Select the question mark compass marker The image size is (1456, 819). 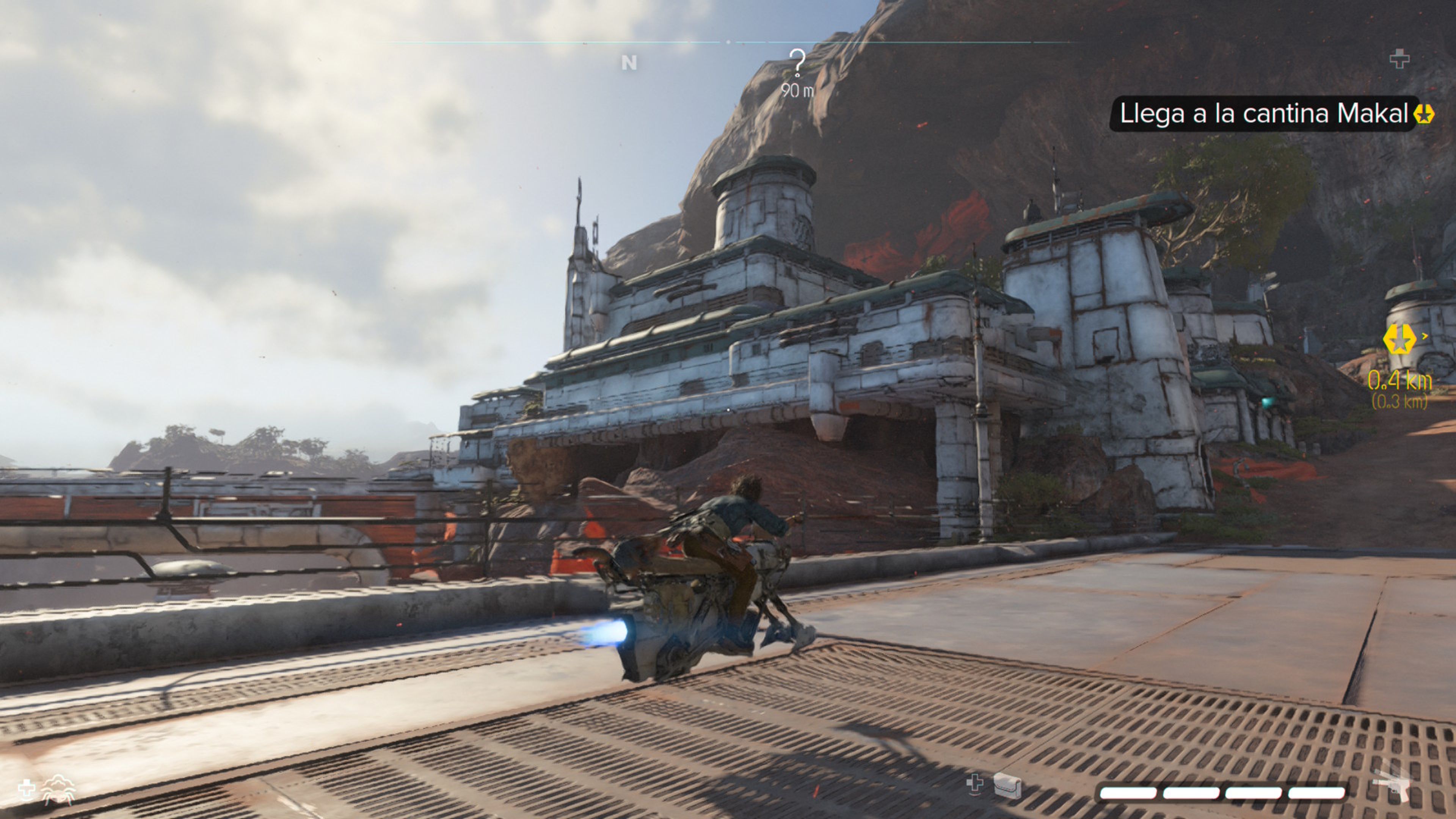click(x=797, y=62)
